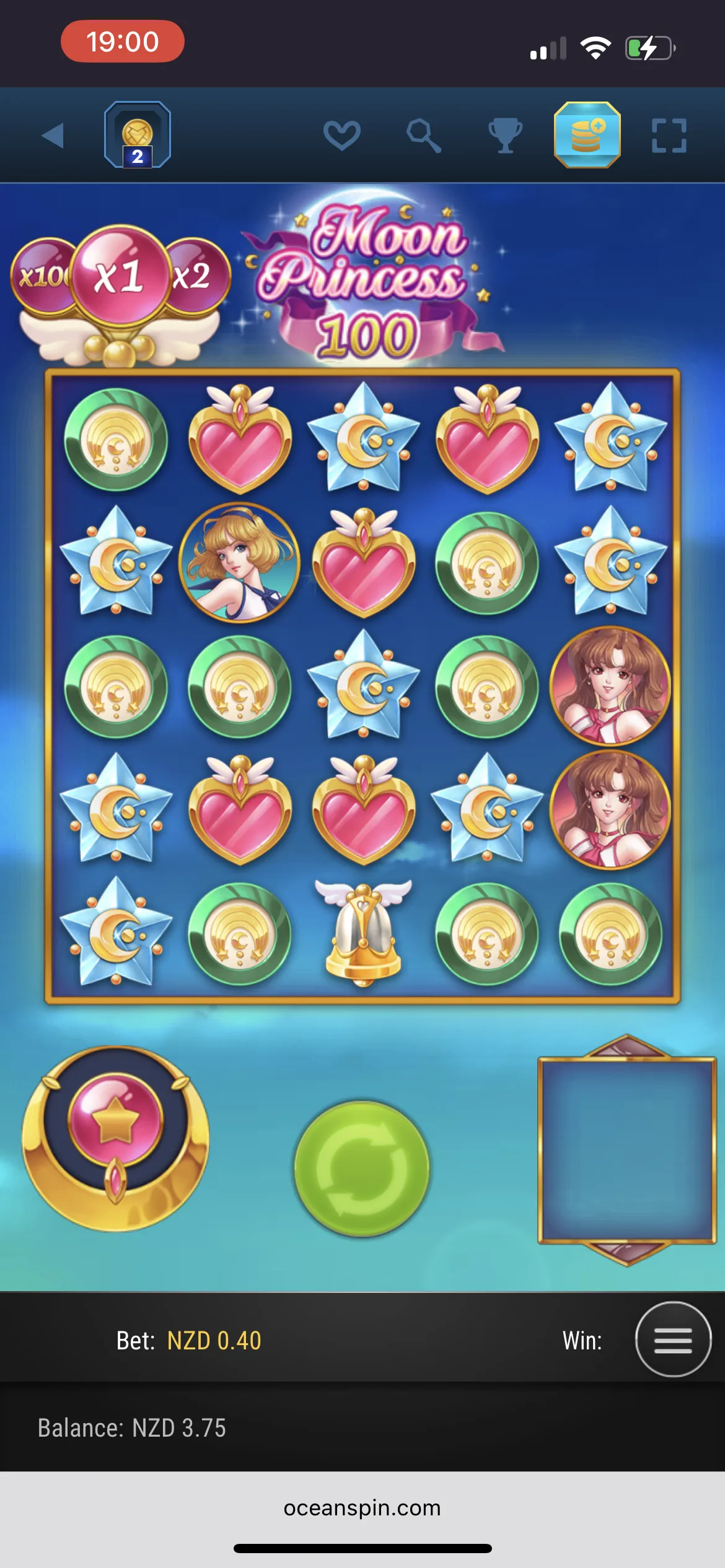Tap the blonde princess portrait tile

239,562
